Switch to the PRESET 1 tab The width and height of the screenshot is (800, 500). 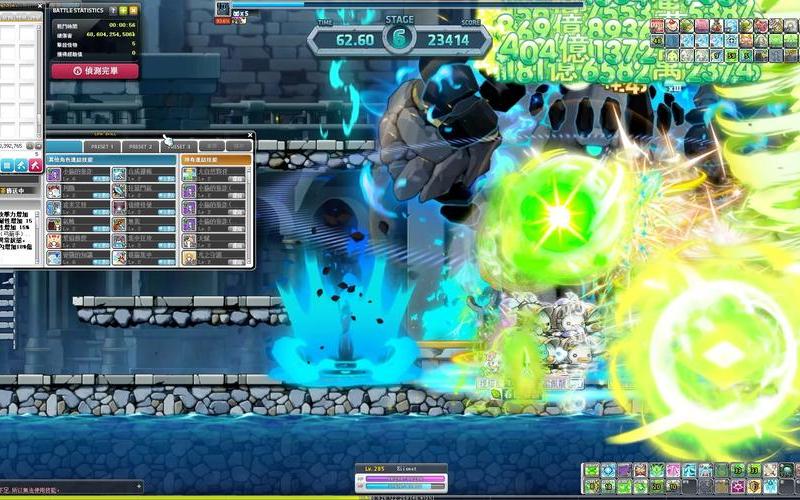tap(104, 146)
